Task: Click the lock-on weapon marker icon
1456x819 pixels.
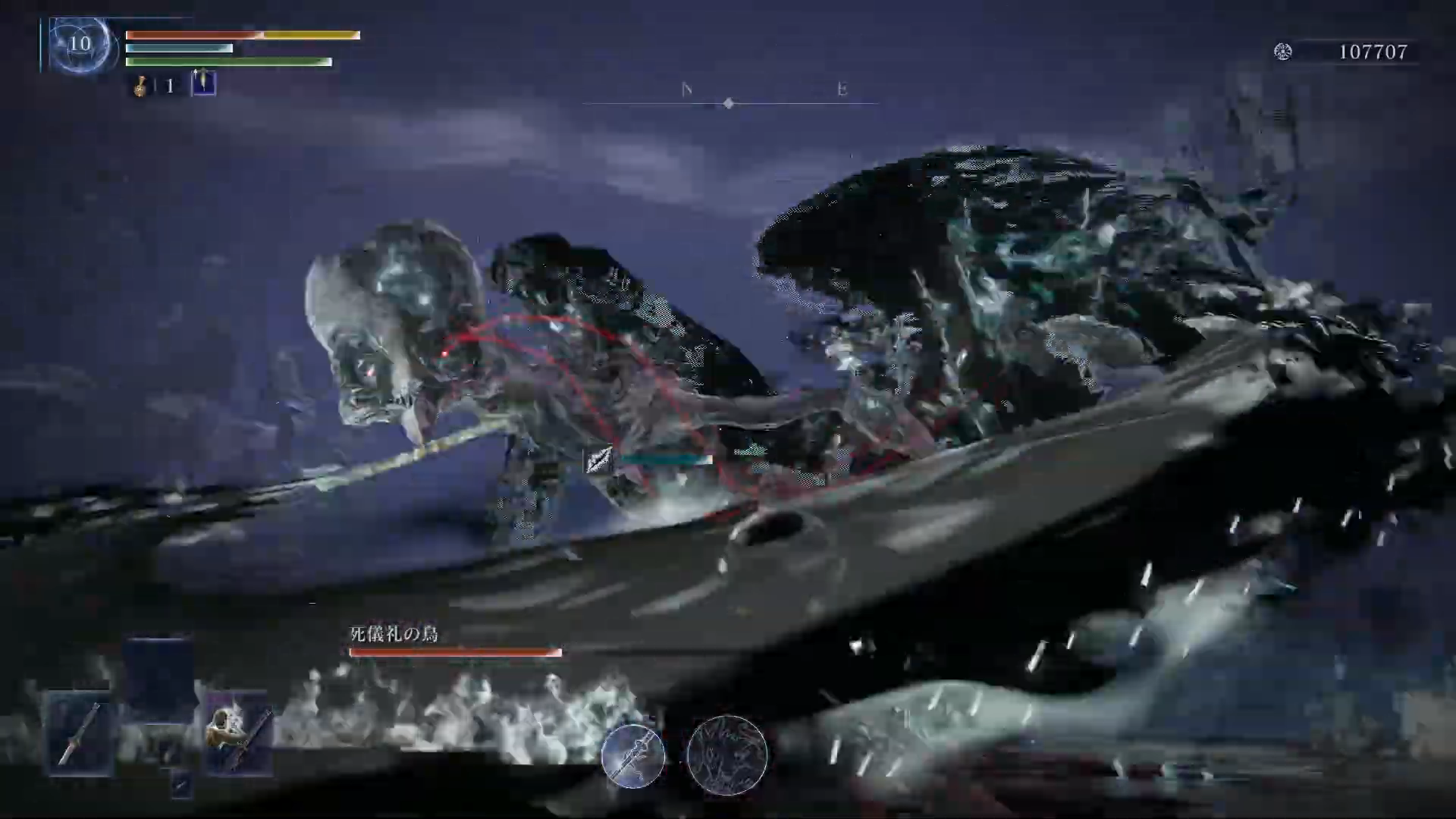Action: [x=598, y=460]
